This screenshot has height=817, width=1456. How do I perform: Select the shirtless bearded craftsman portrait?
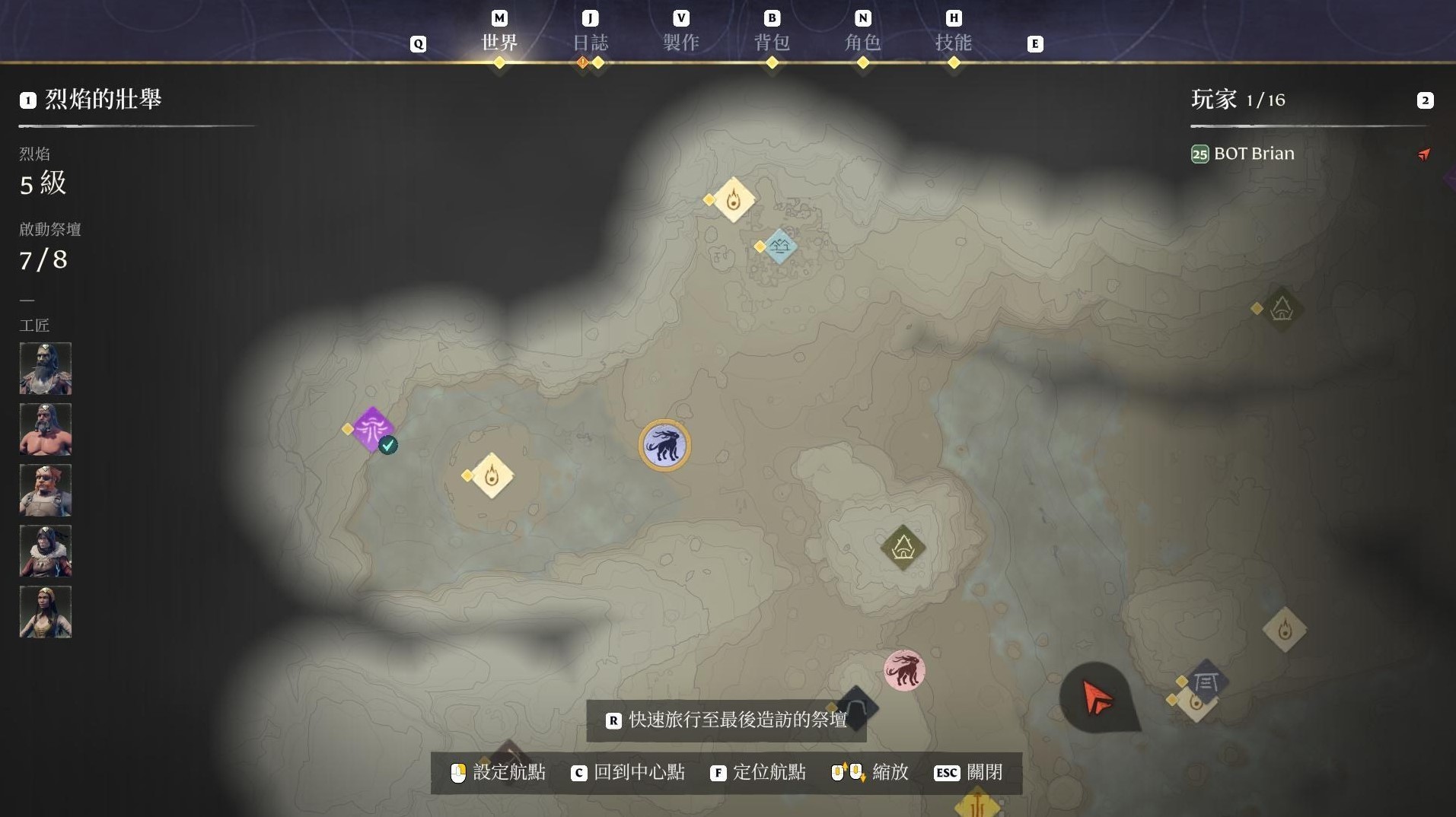46,430
